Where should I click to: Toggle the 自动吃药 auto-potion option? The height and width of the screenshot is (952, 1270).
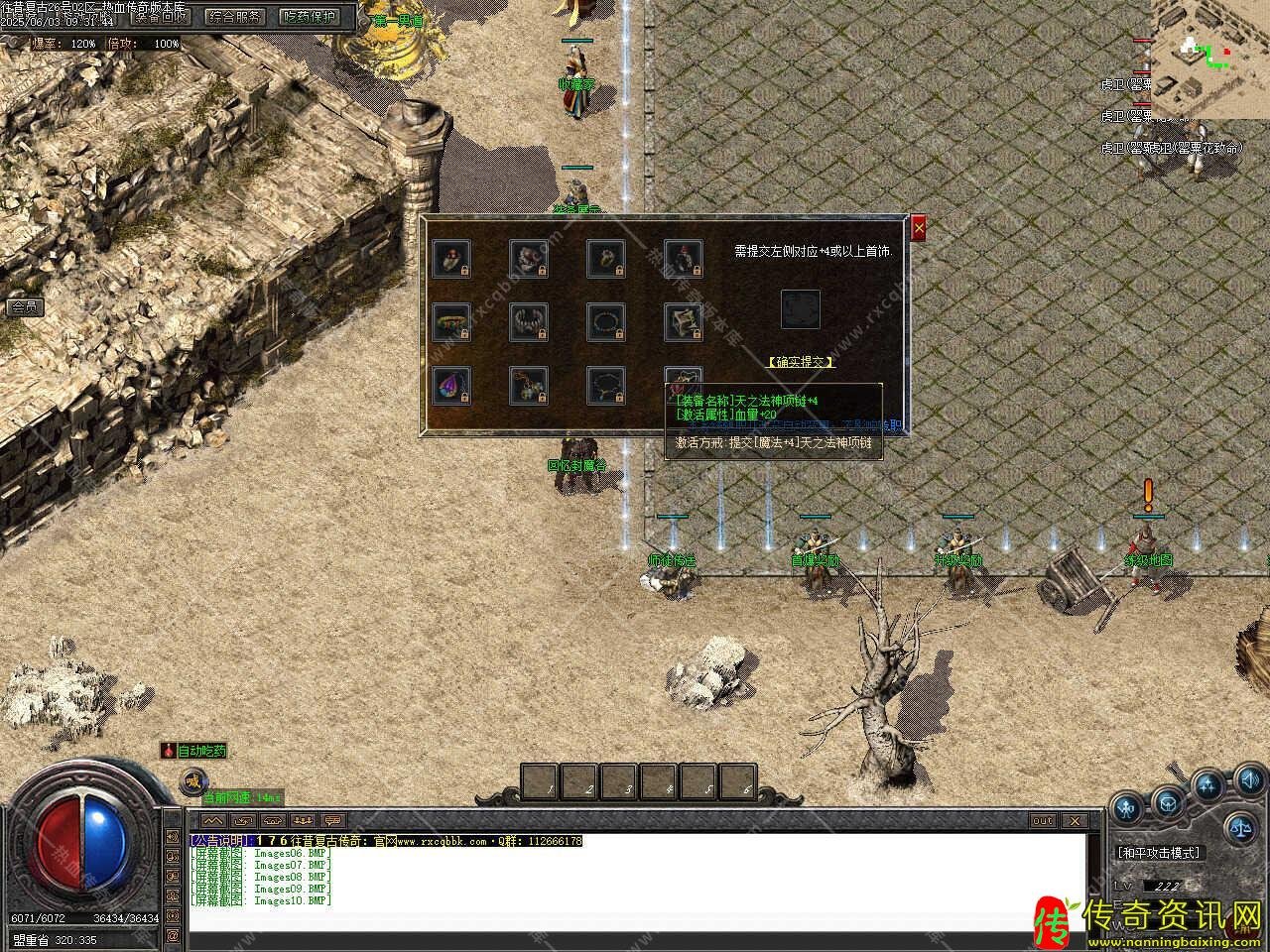tap(194, 751)
